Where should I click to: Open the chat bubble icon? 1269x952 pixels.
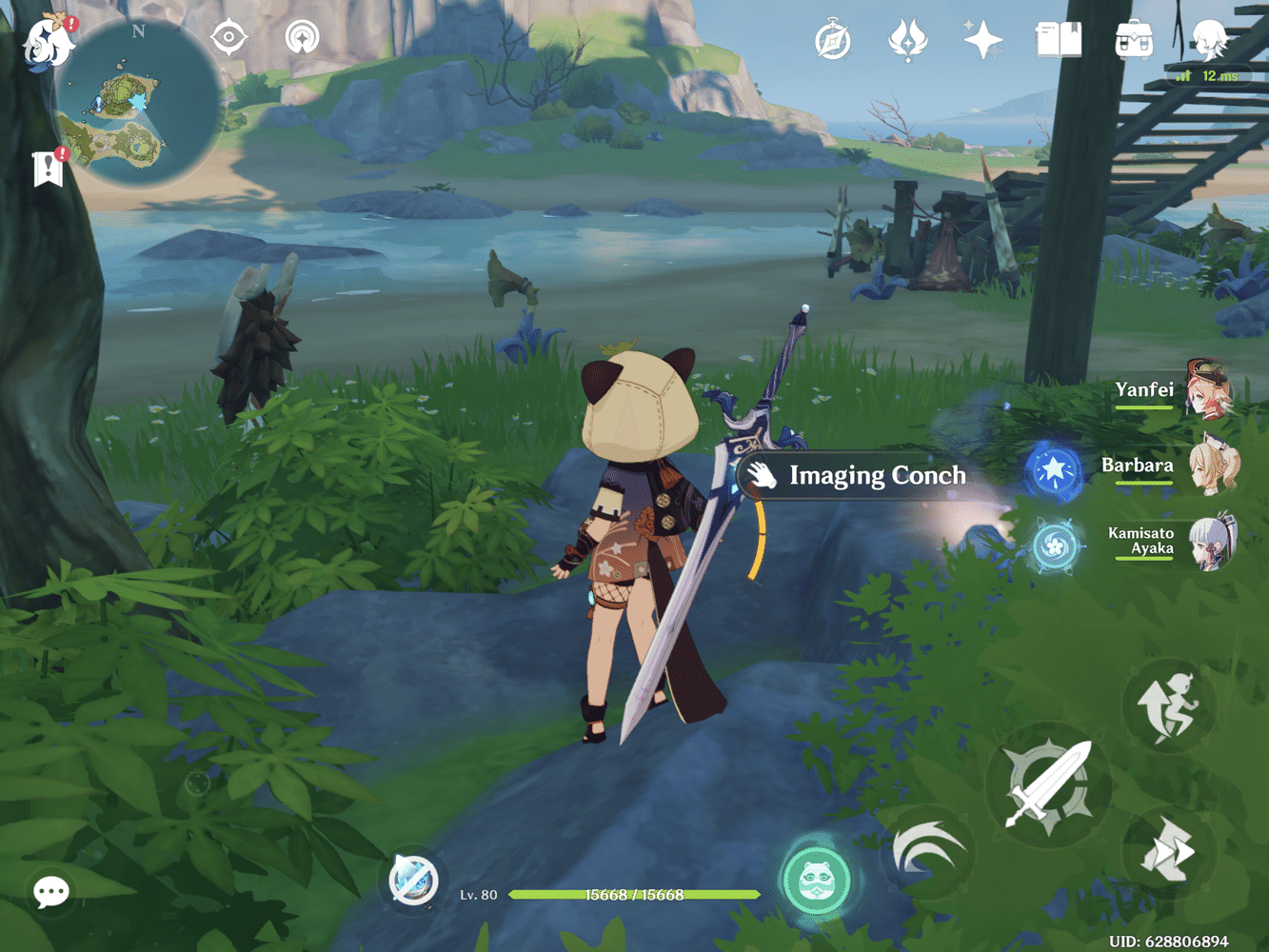click(50, 892)
